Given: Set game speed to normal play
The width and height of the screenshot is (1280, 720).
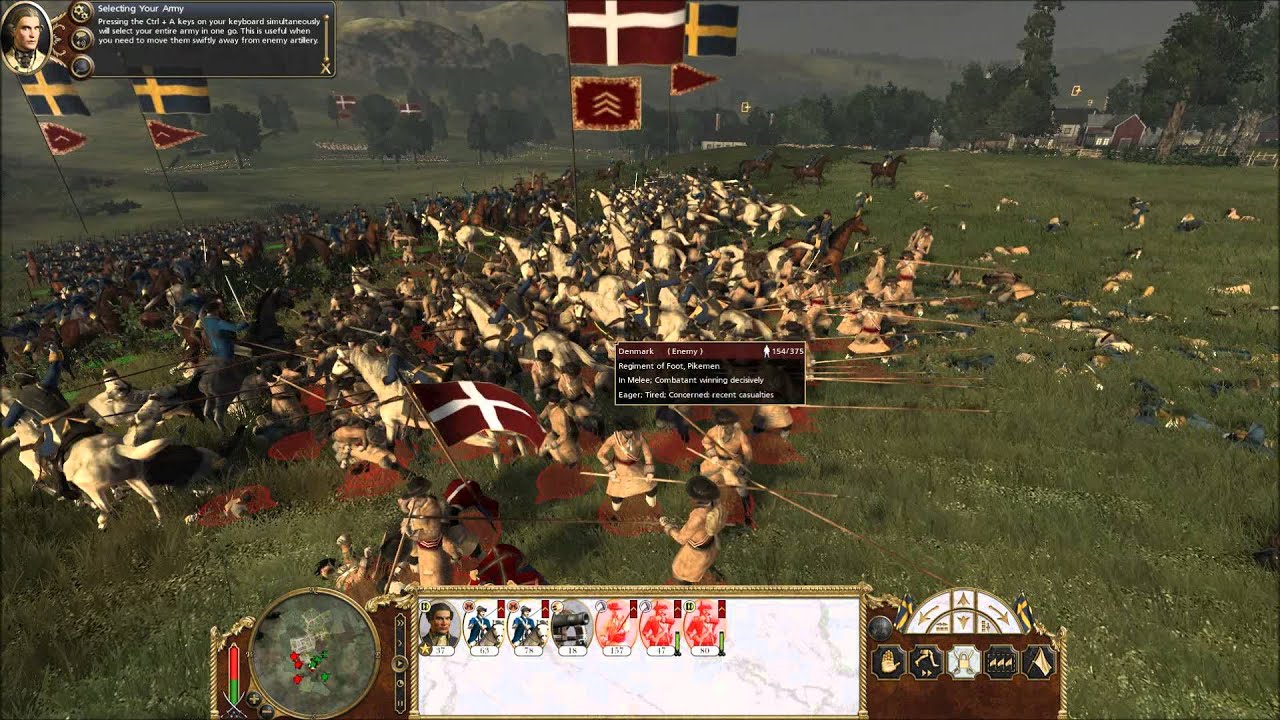Looking at the screenshot, I should tap(398, 661).
